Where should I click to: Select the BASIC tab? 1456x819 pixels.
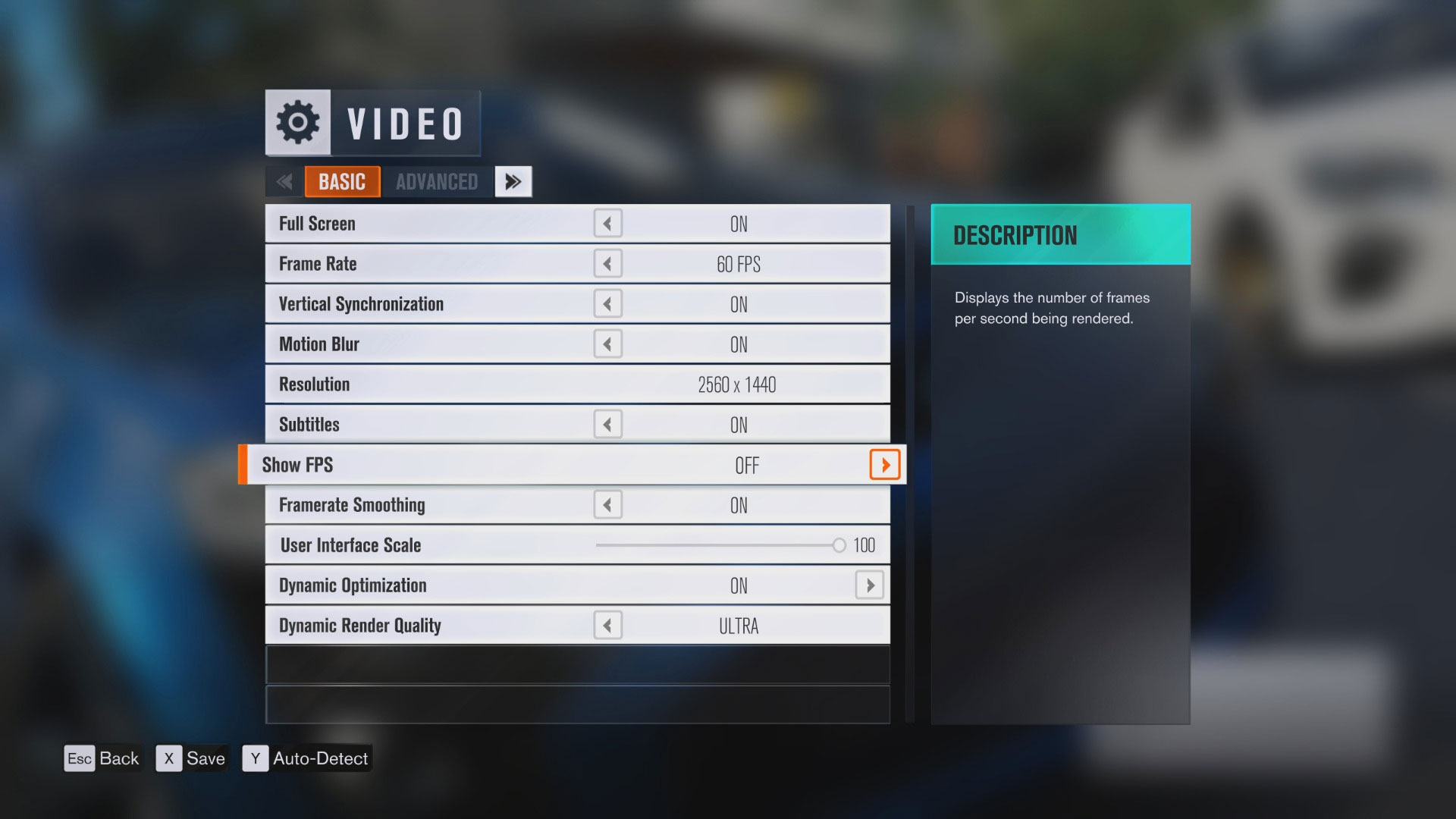point(342,181)
